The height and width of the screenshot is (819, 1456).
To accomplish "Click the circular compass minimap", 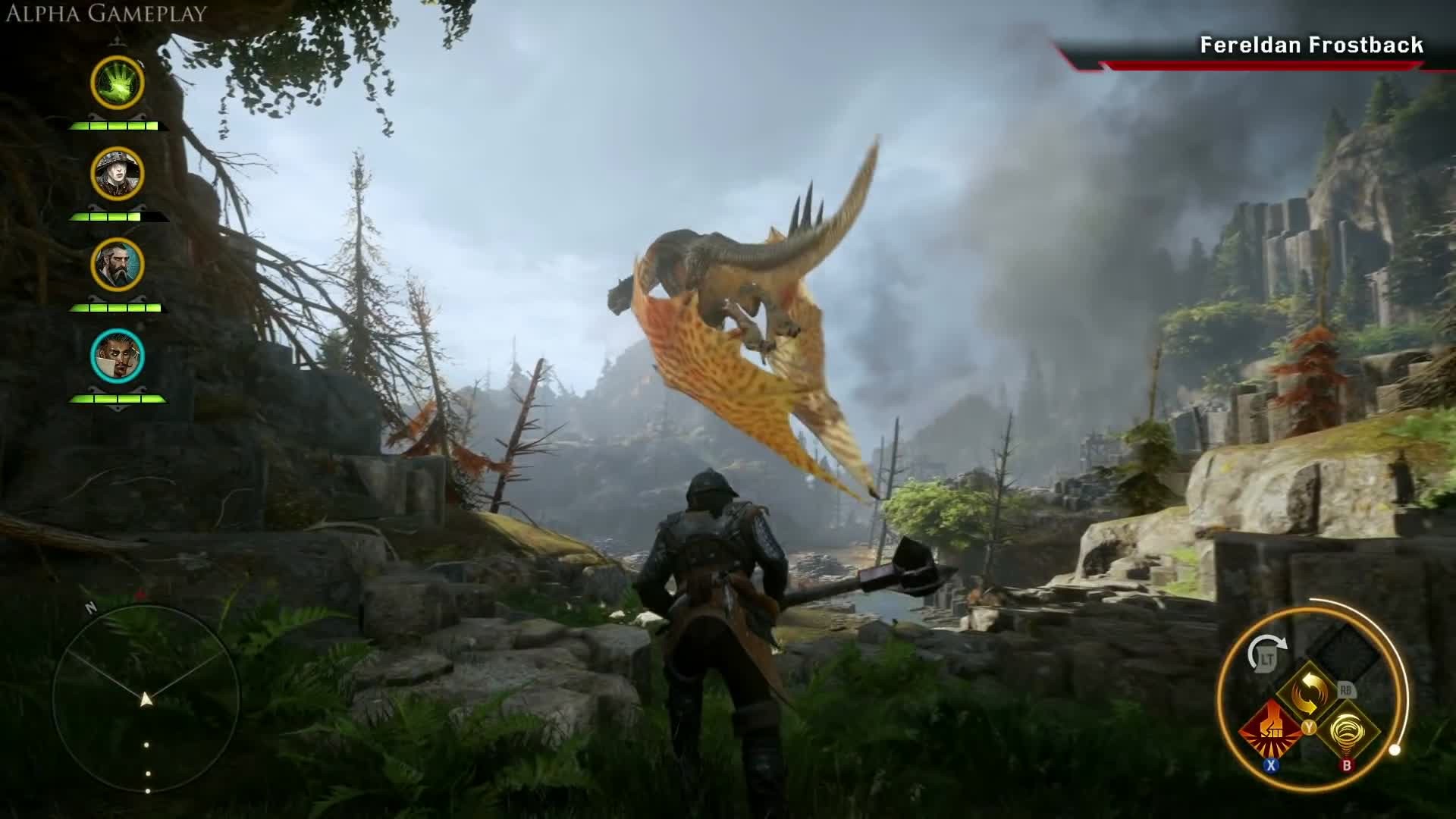I will (x=146, y=698).
